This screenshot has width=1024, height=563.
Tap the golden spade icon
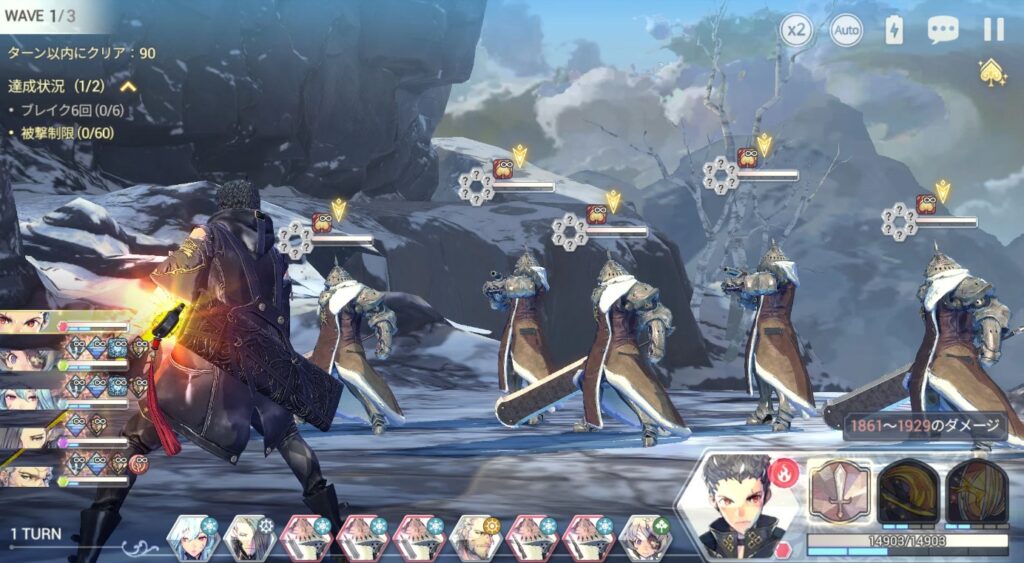tap(992, 71)
